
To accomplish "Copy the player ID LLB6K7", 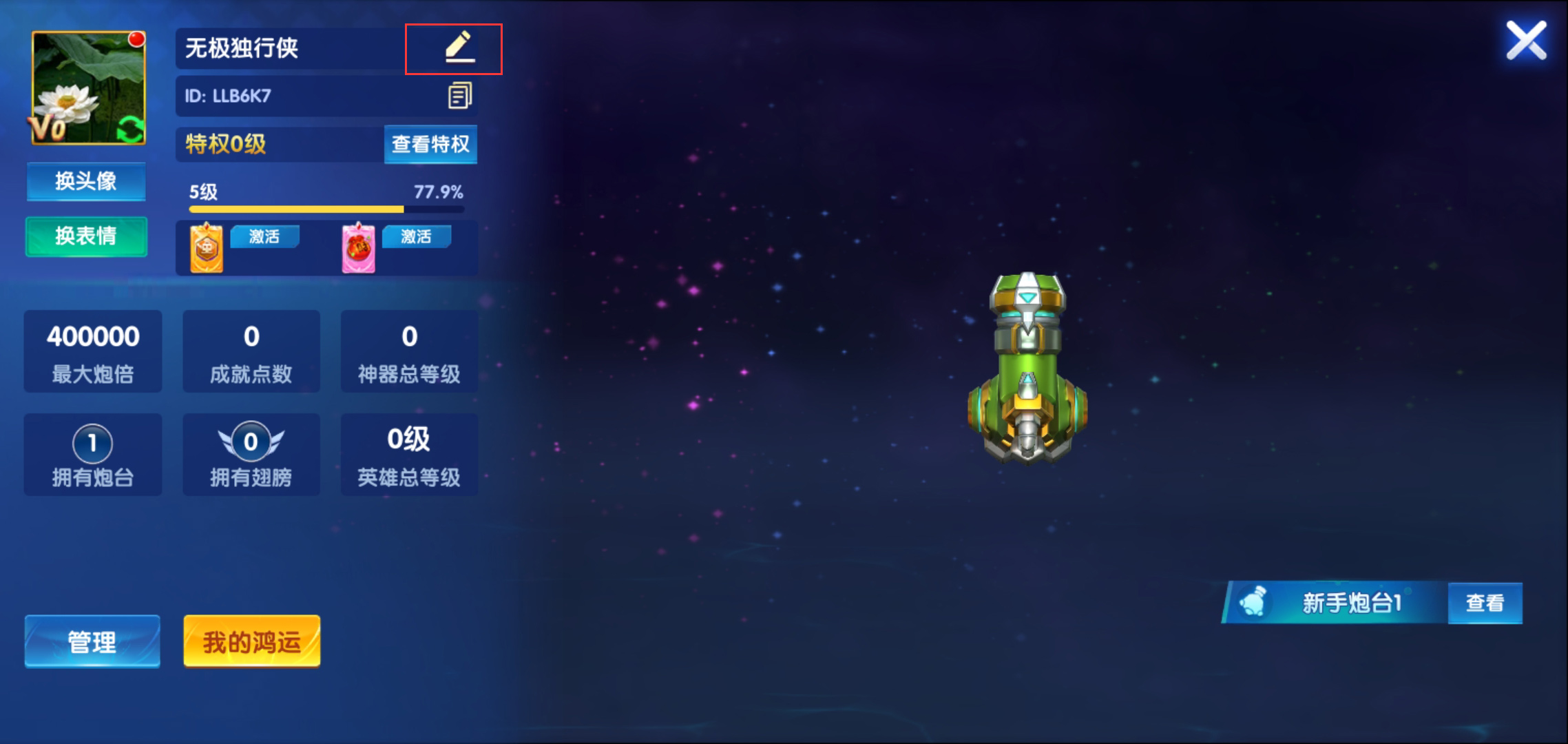I will 461,96.
